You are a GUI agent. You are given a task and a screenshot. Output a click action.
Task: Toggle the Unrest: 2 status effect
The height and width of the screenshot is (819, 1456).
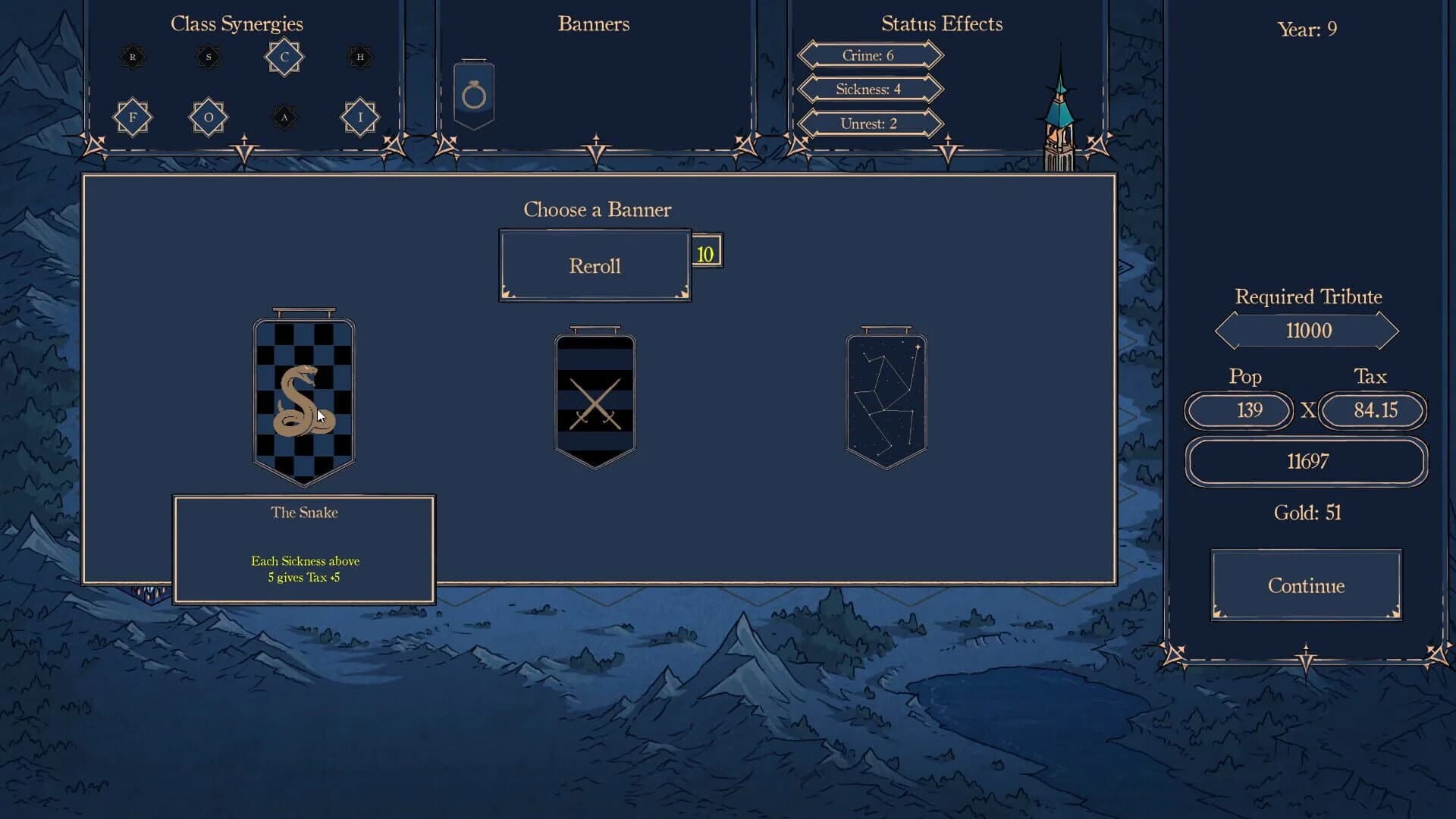[x=869, y=123]
